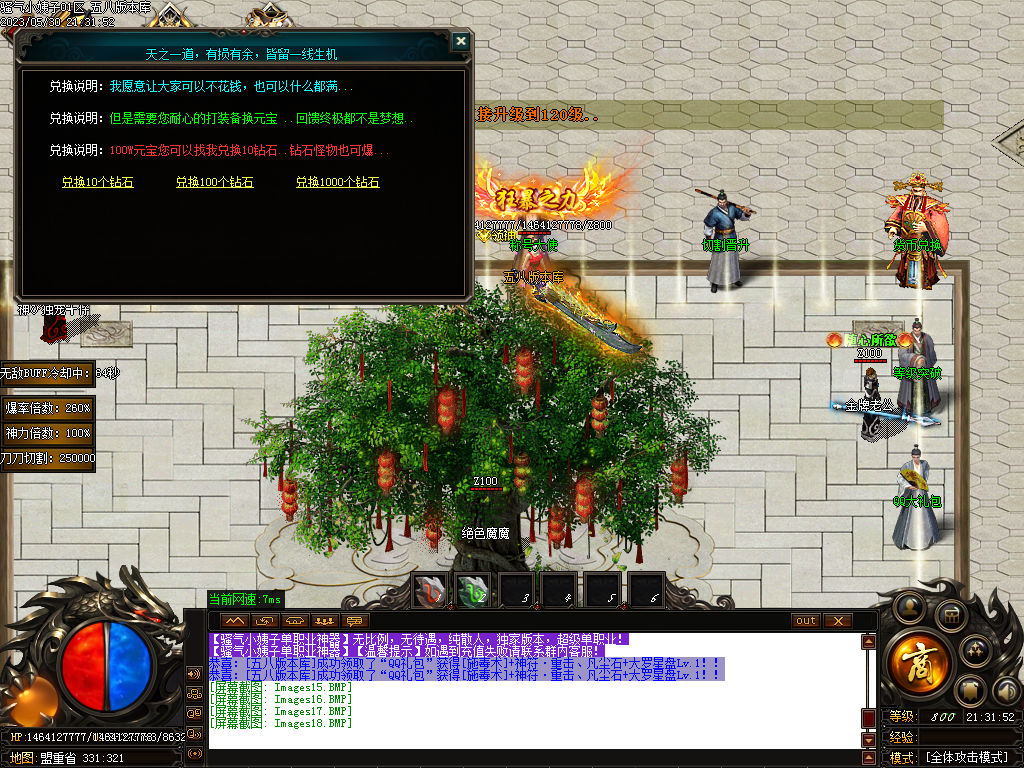Close the exchange dialog window
1024x768 pixels.
(460, 41)
